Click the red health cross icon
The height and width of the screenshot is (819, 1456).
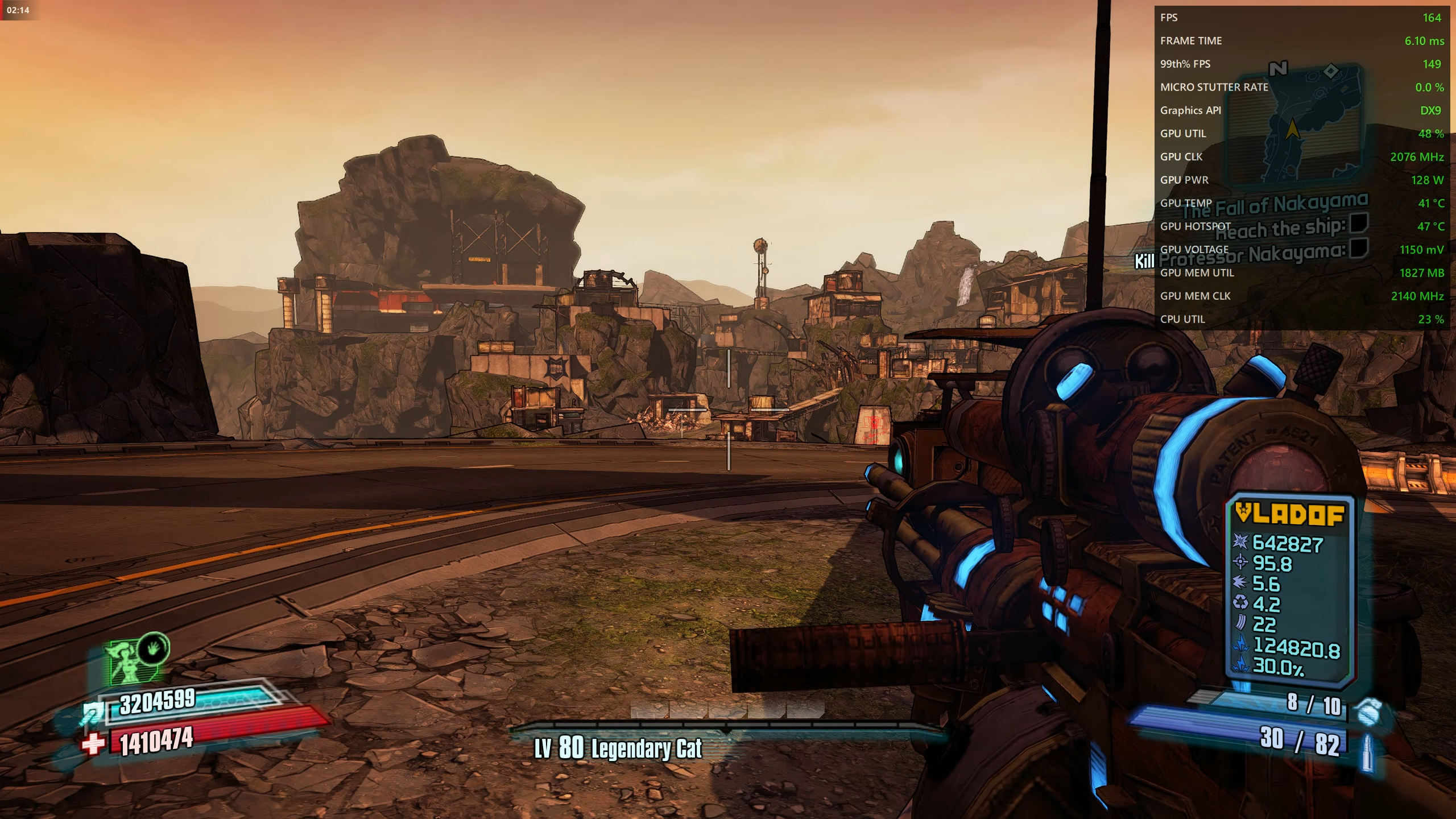click(x=94, y=743)
